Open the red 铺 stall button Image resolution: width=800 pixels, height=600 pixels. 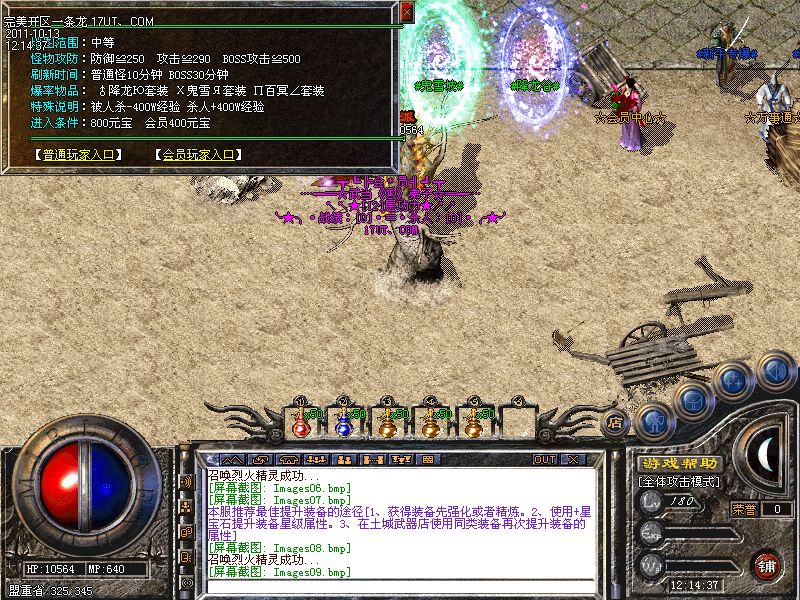766,565
